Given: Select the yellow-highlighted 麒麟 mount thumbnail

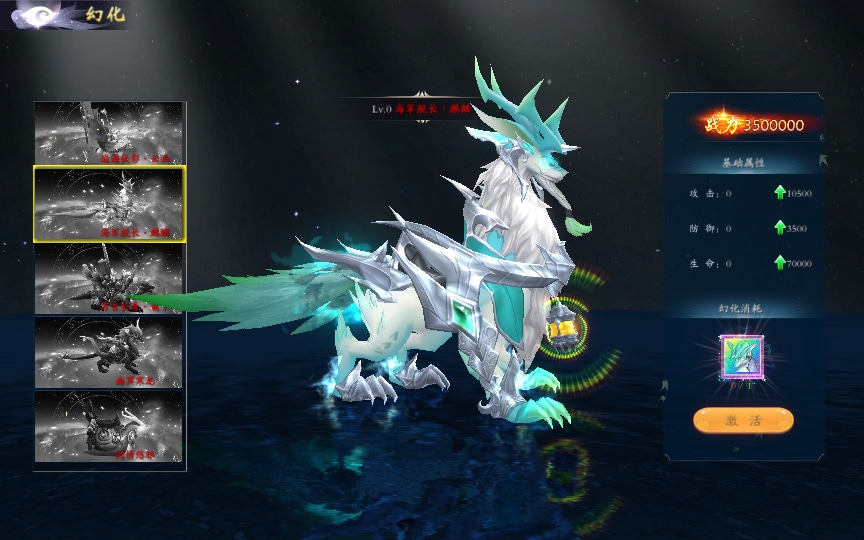Looking at the screenshot, I should 110,204.
